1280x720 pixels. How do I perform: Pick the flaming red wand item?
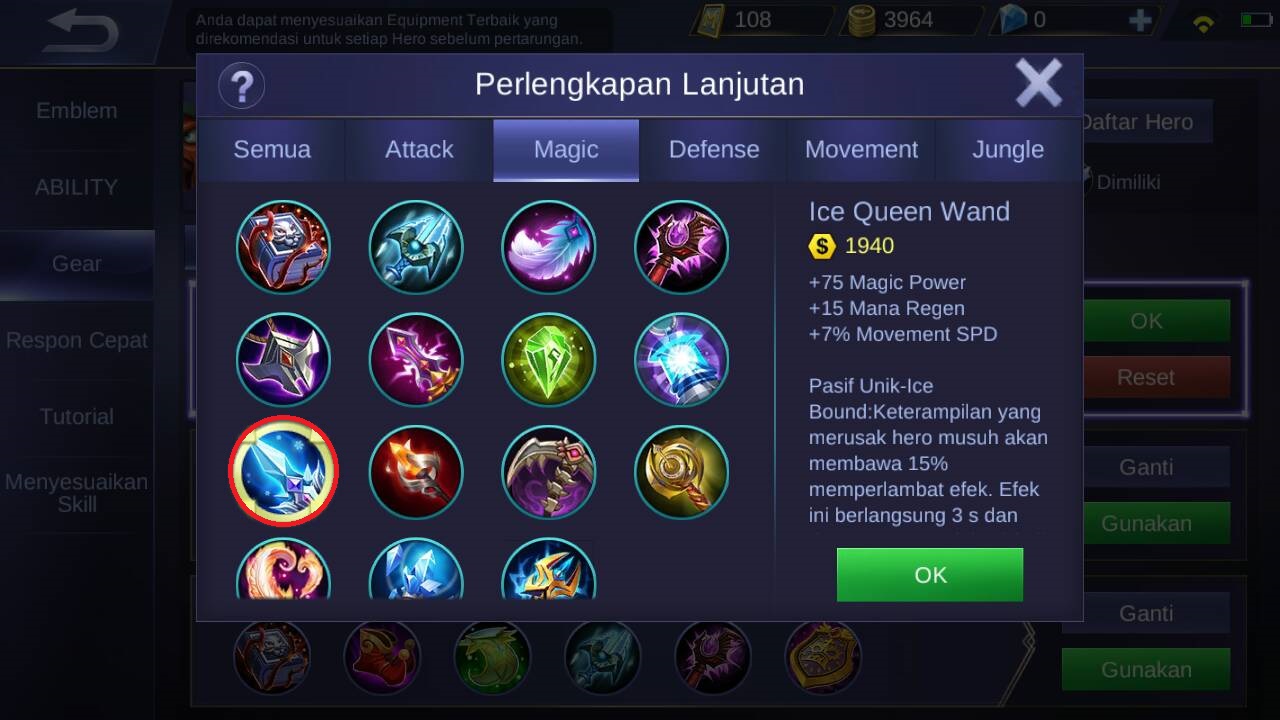click(x=416, y=471)
